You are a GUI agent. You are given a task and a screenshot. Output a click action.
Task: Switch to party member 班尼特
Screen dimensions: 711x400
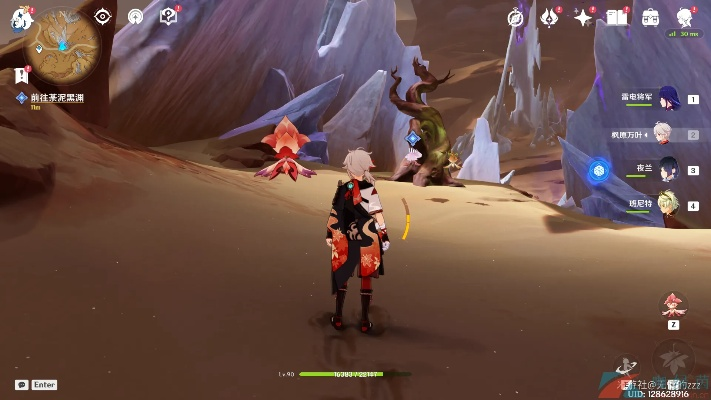tap(665, 204)
